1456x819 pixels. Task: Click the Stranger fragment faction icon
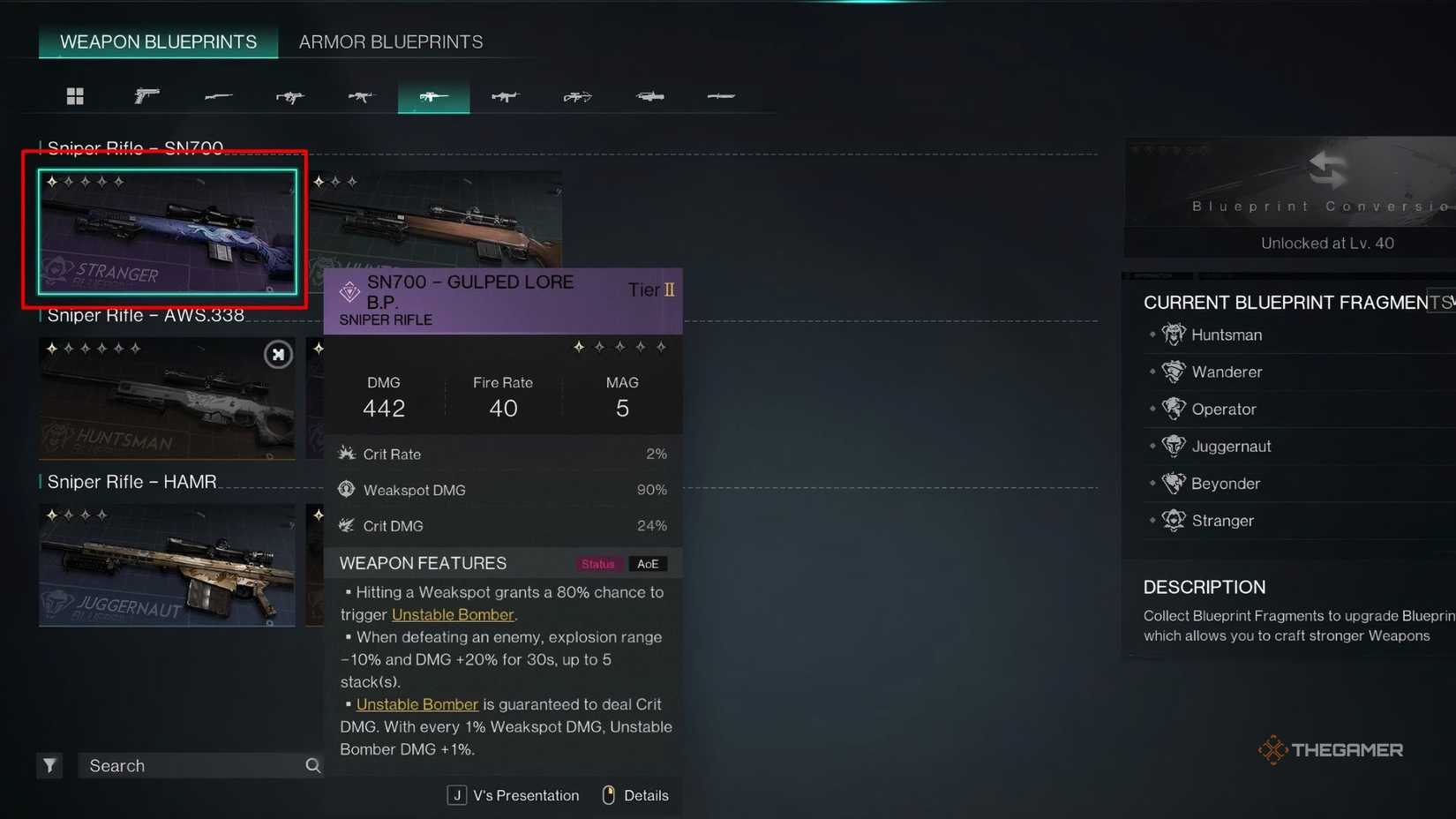[x=1174, y=521]
